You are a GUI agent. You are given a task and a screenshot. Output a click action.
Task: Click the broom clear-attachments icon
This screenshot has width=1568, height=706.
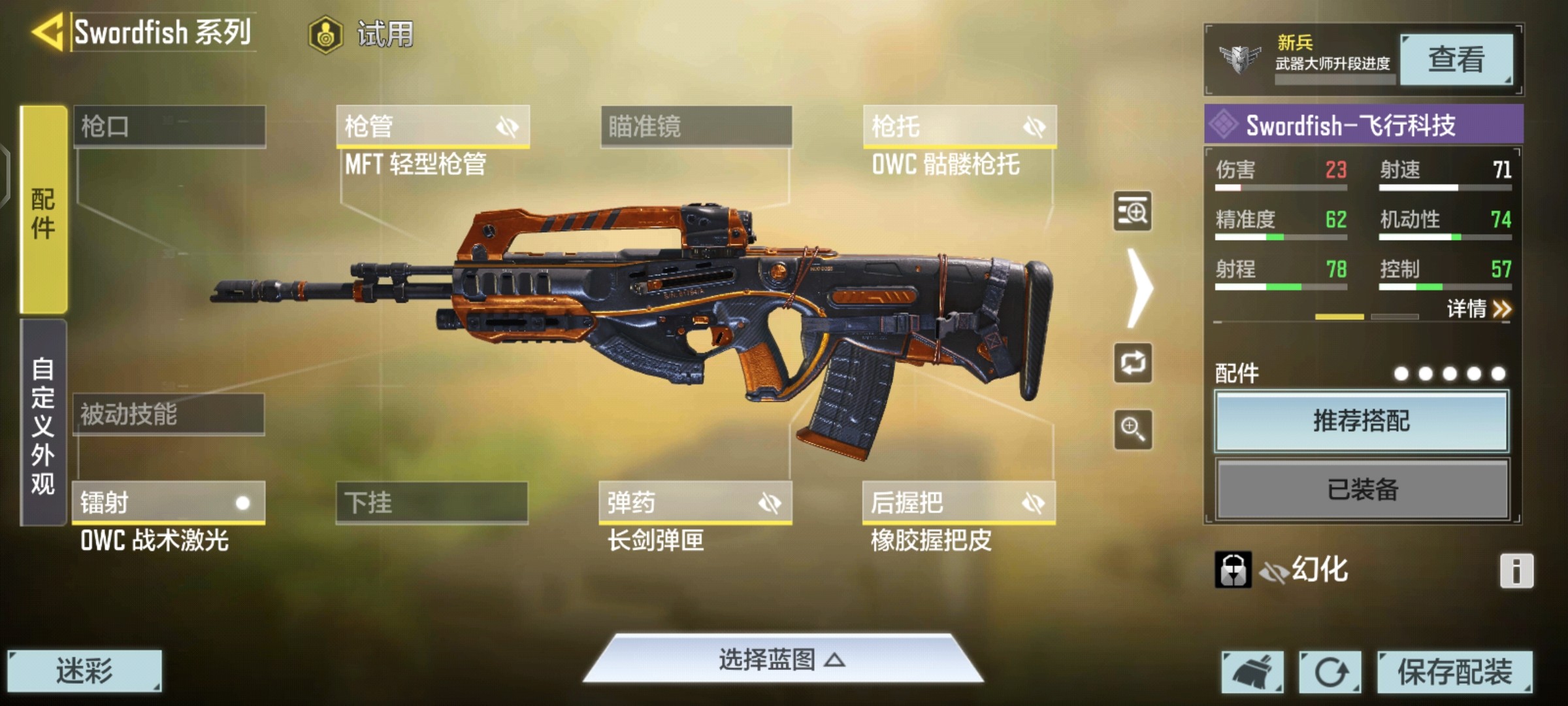(1252, 671)
